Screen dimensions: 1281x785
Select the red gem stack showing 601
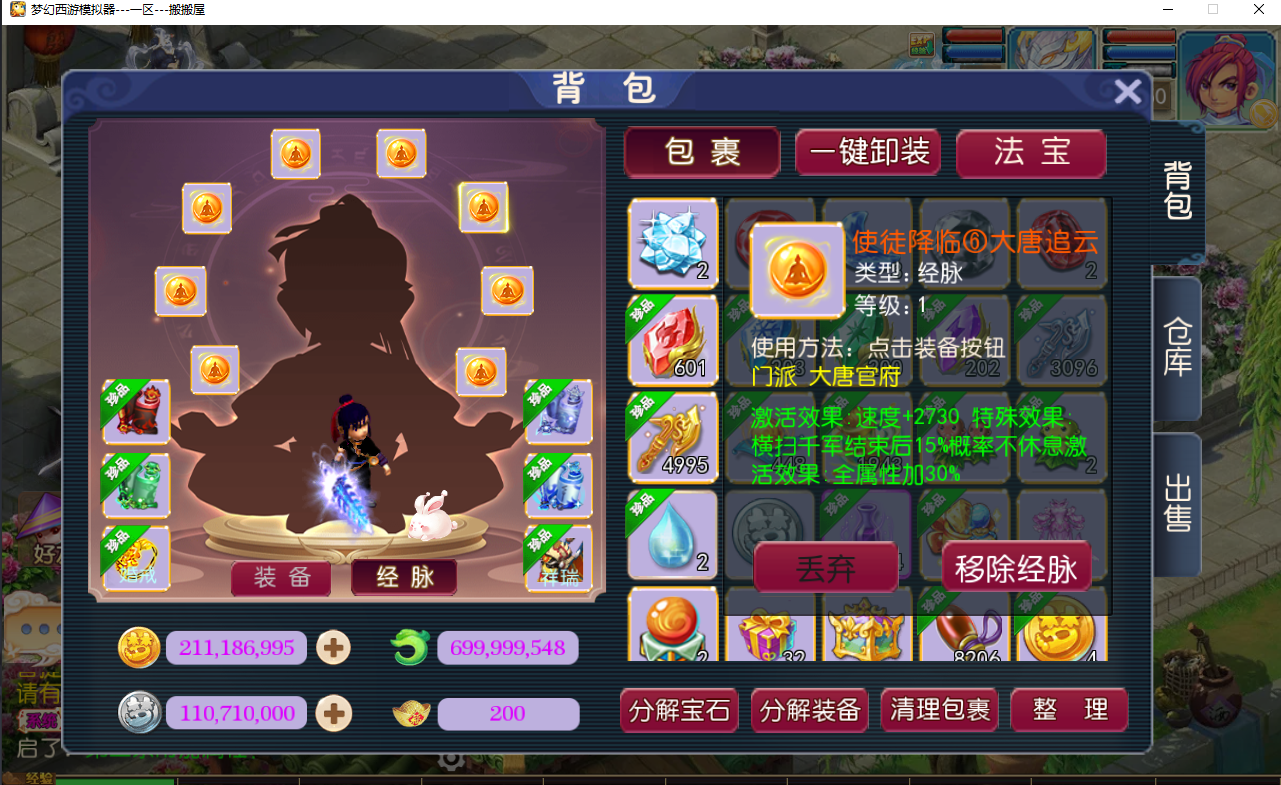pos(672,340)
